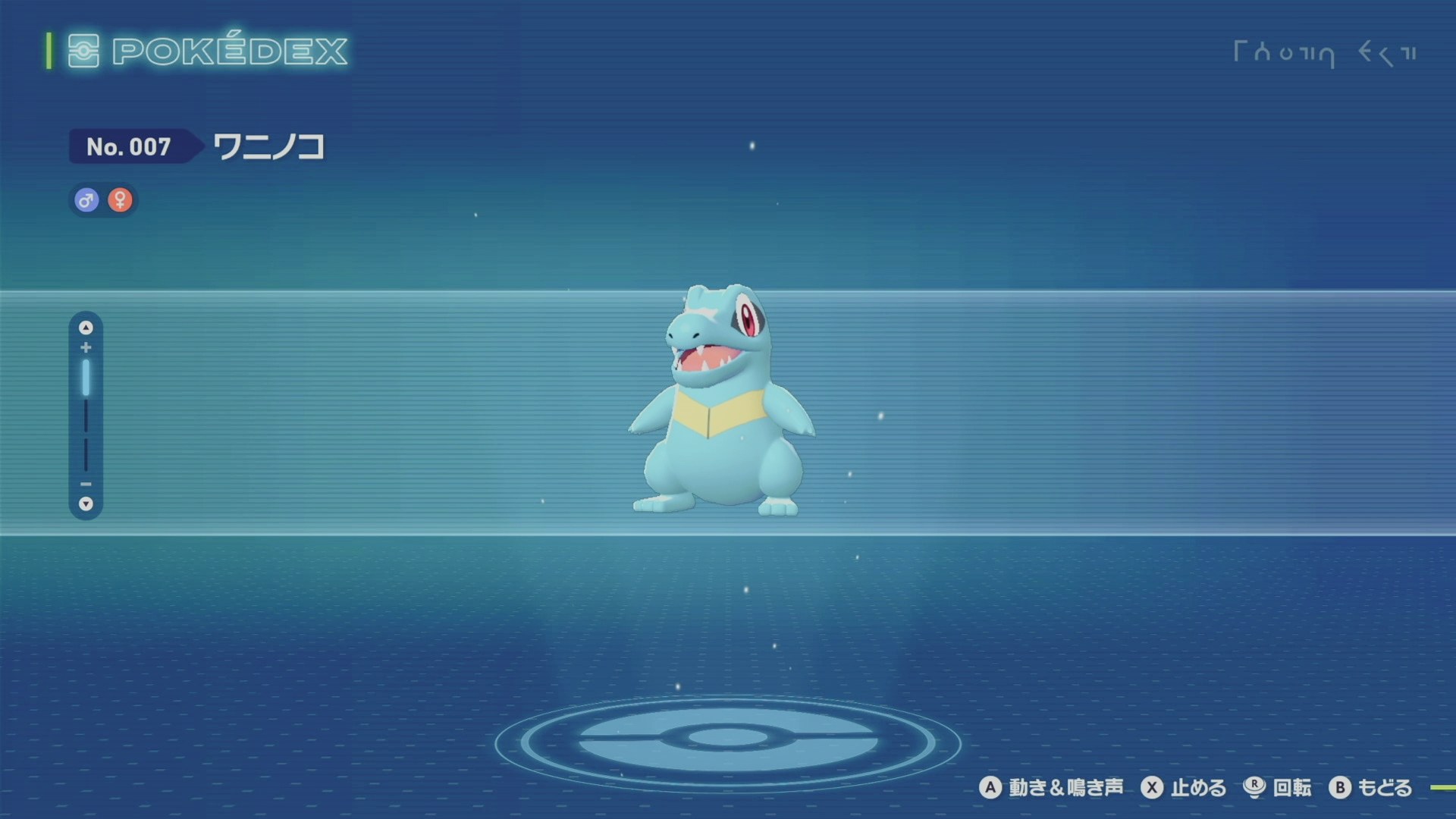
Task: Adjust the zoom level slider handle
Action: (x=86, y=378)
